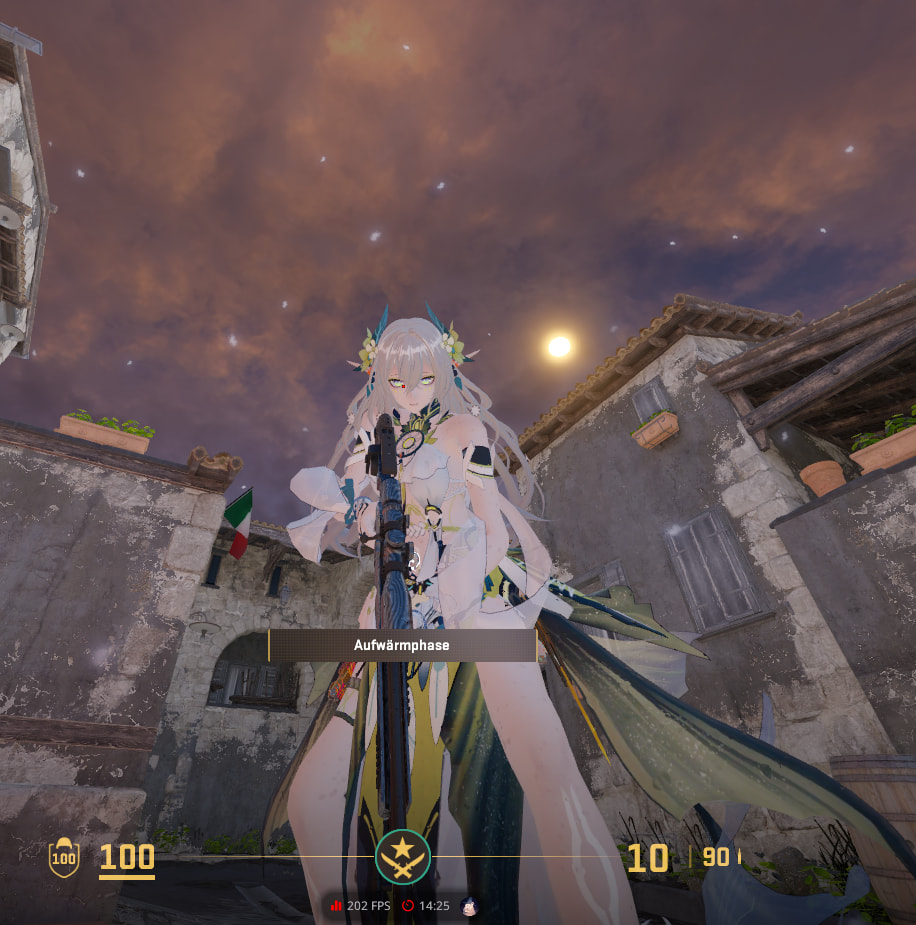This screenshot has width=916, height=925.
Task: Click the Aufwärmphase warmup banner
Action: pos(402,646)
